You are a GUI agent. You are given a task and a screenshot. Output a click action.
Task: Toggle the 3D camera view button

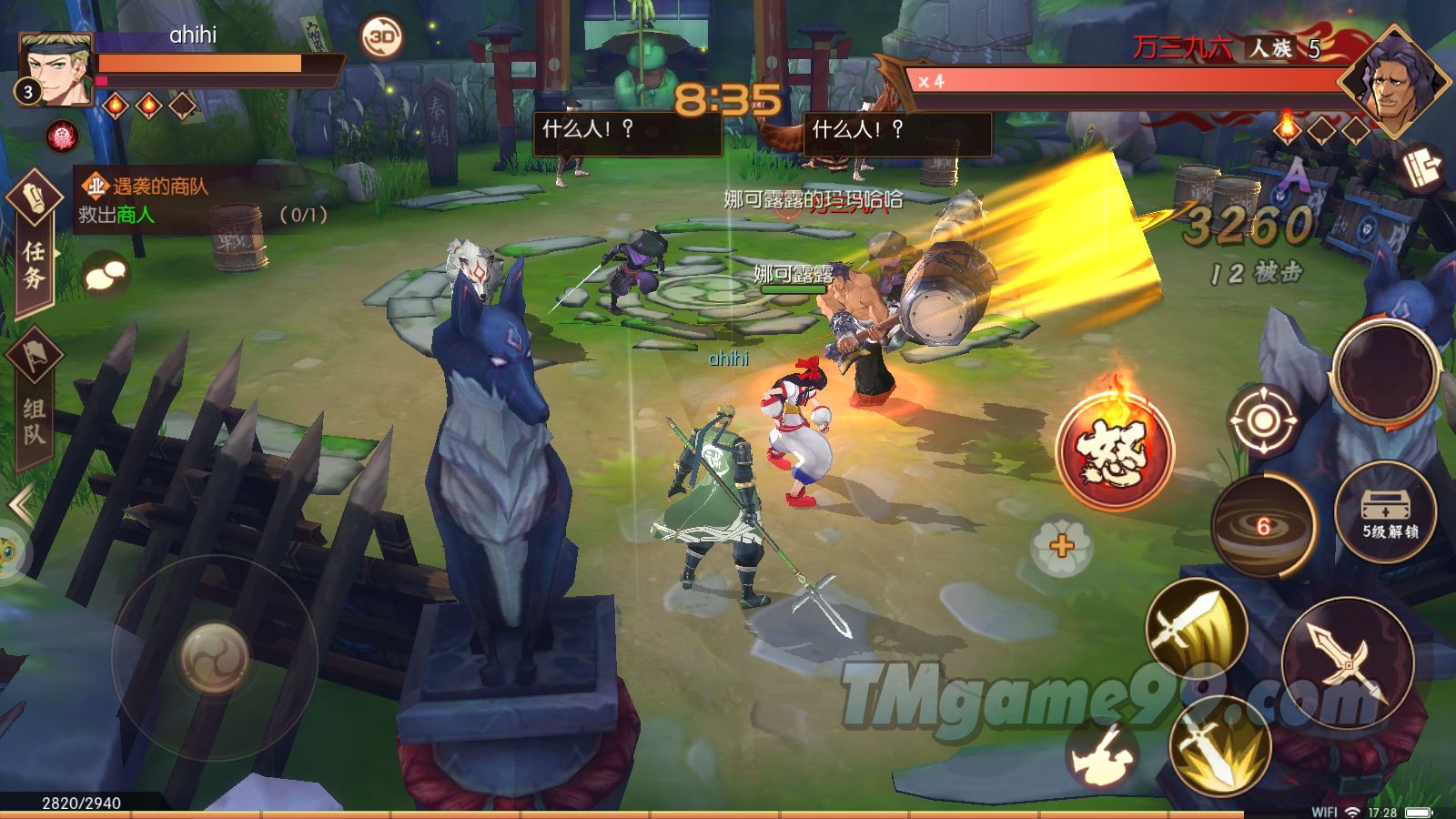pyautogui.click(x=382, y=38)
